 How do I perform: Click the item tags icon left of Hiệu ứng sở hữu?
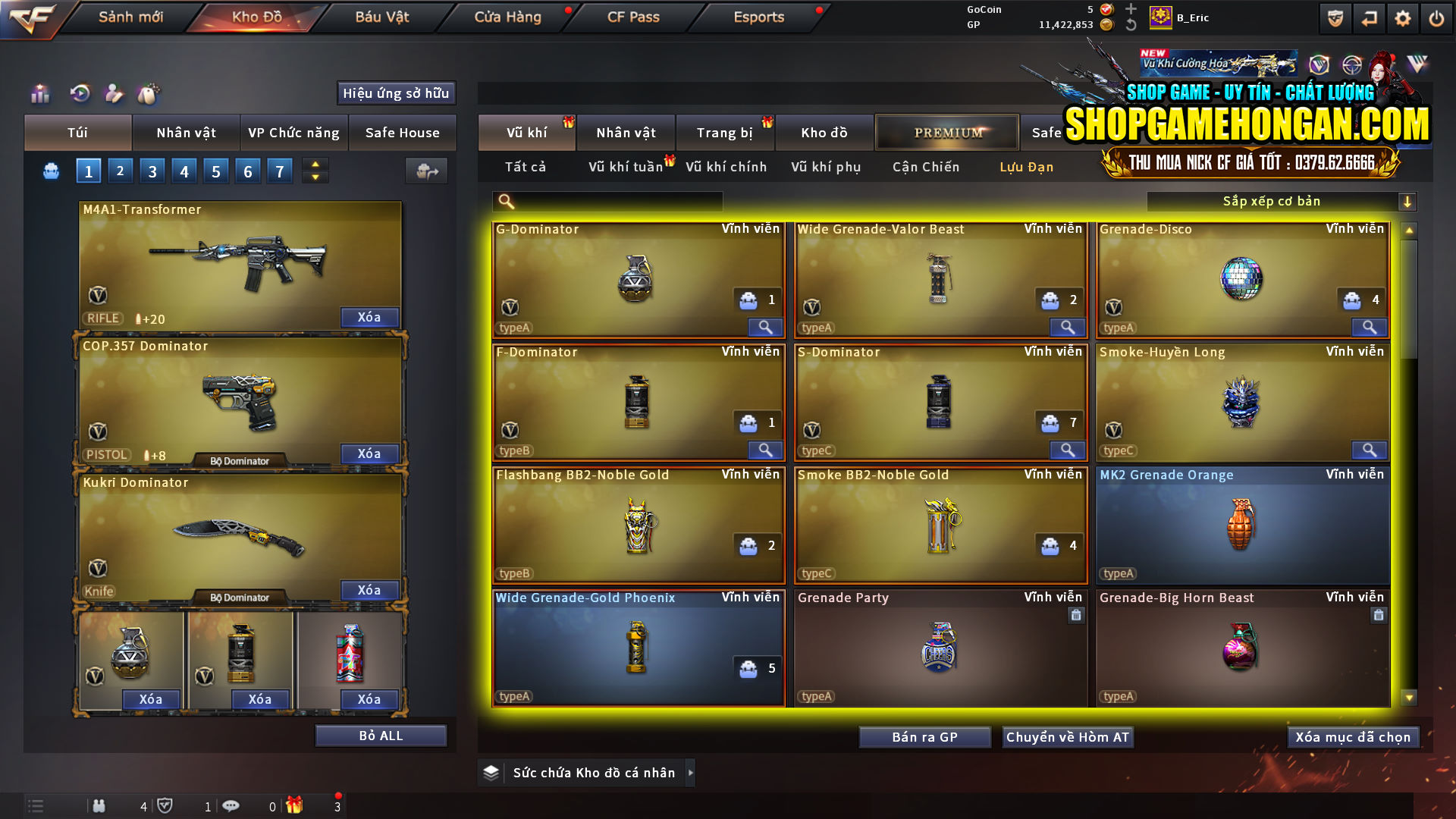(x=149, y=93)
